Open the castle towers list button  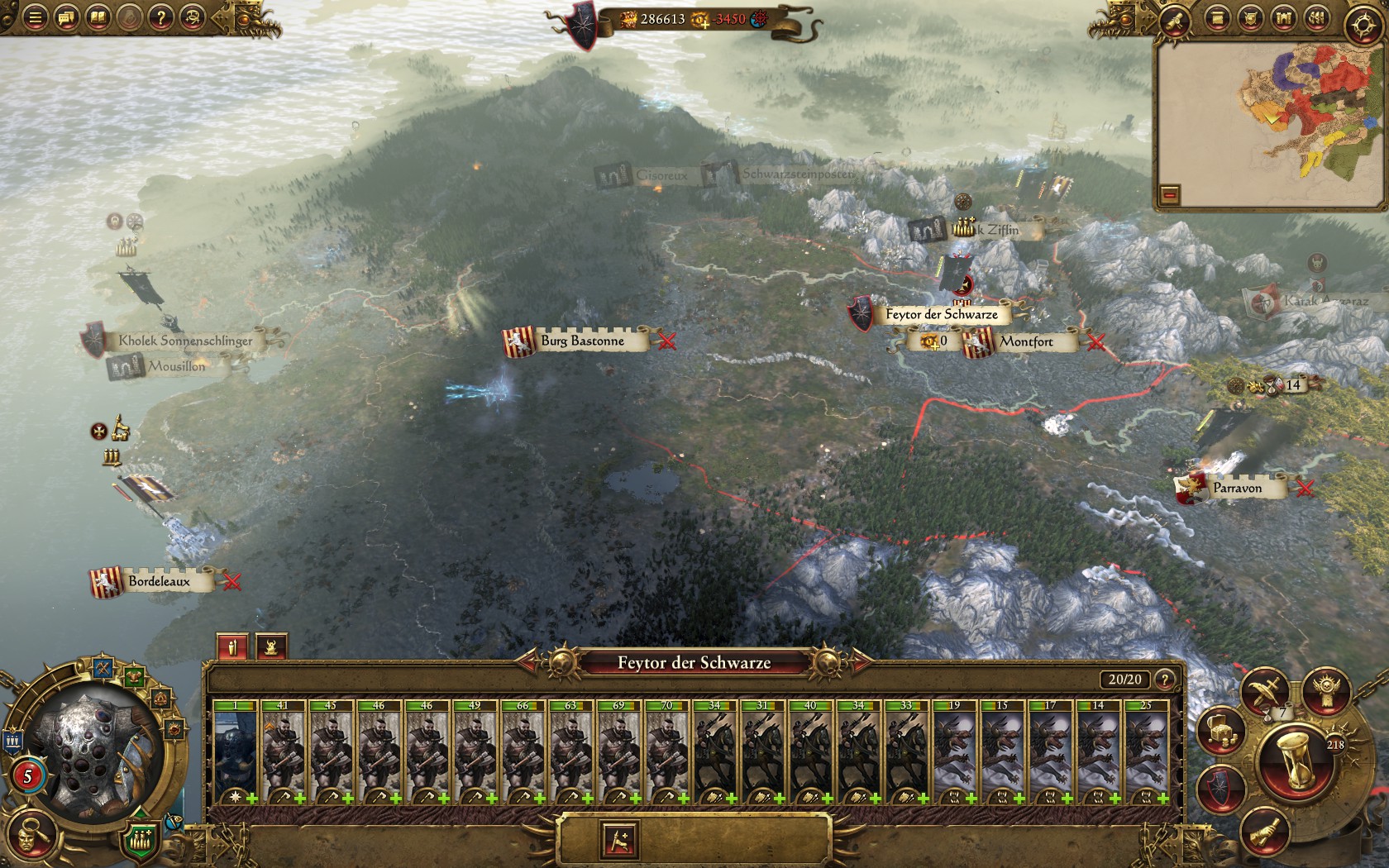coord(1282,18)
